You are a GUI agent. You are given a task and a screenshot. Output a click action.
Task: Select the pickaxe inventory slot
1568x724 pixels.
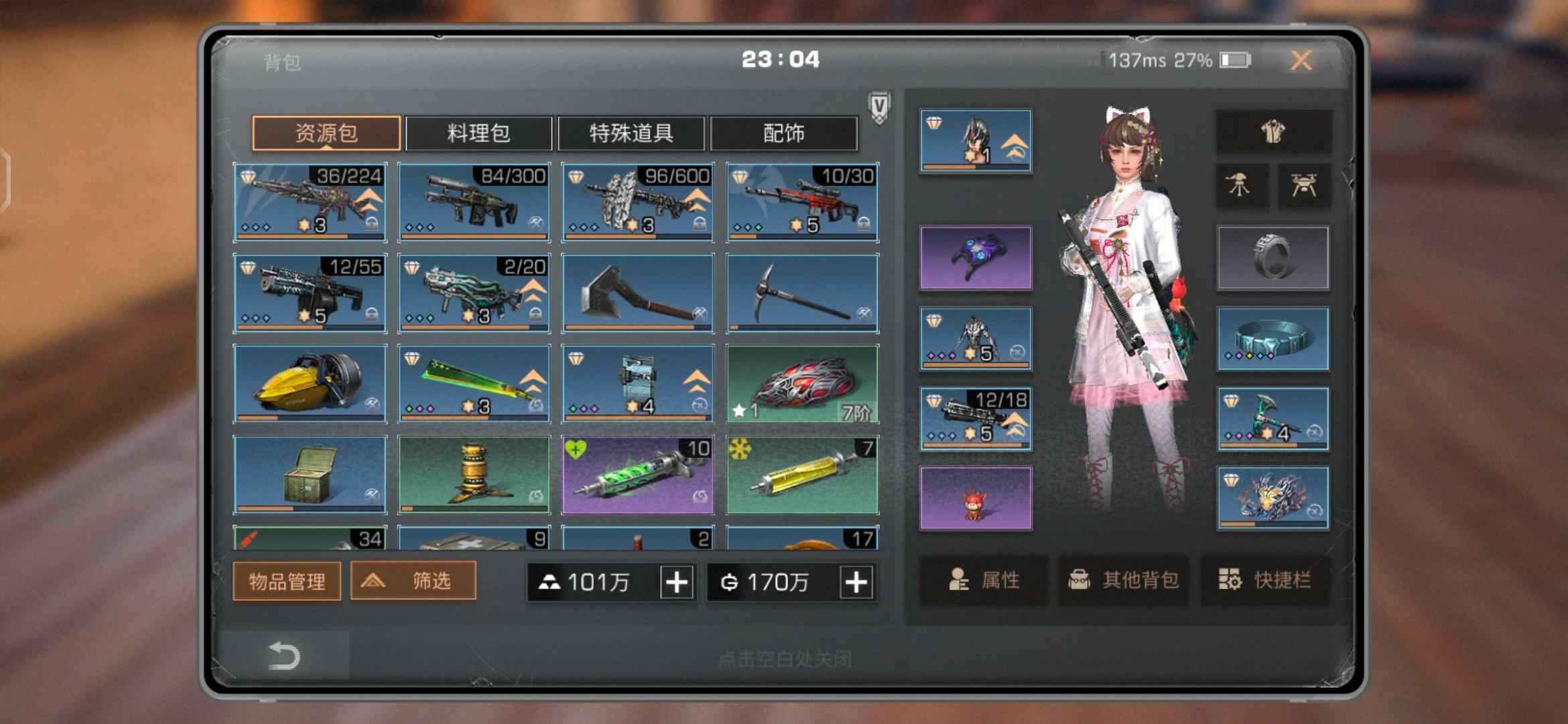point(802,293)
